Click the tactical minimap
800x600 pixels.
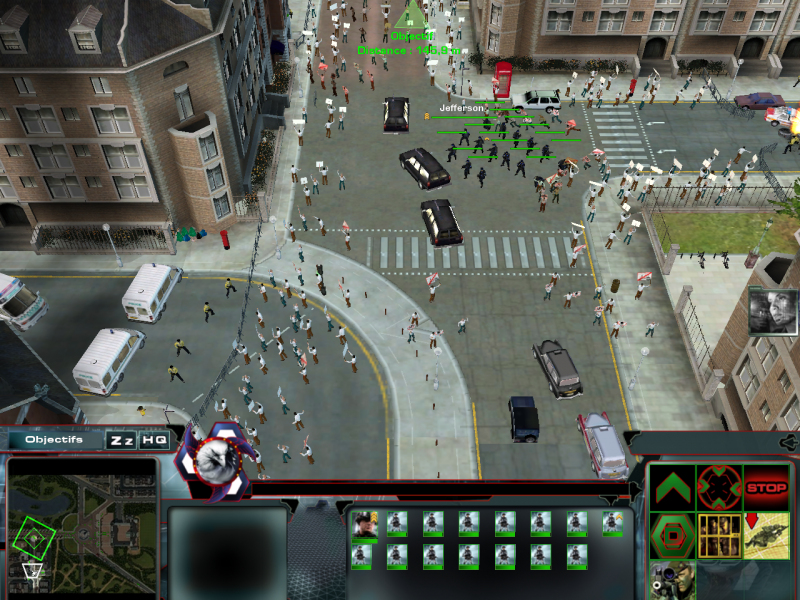(x=82, y=520)
